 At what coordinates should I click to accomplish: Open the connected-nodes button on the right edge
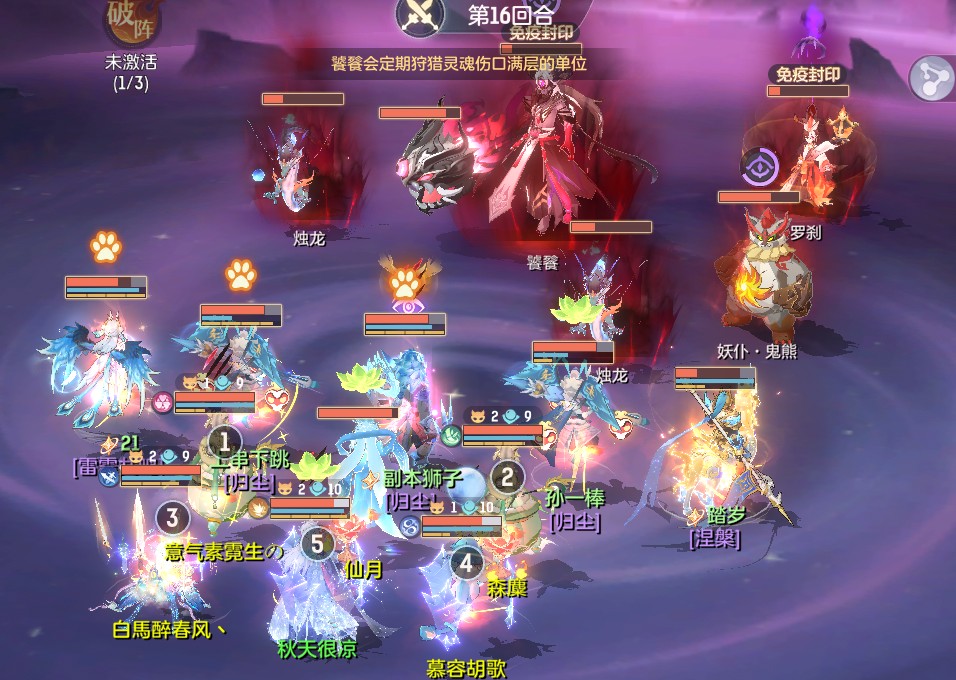pyautogui.click(x=931, y=78)
